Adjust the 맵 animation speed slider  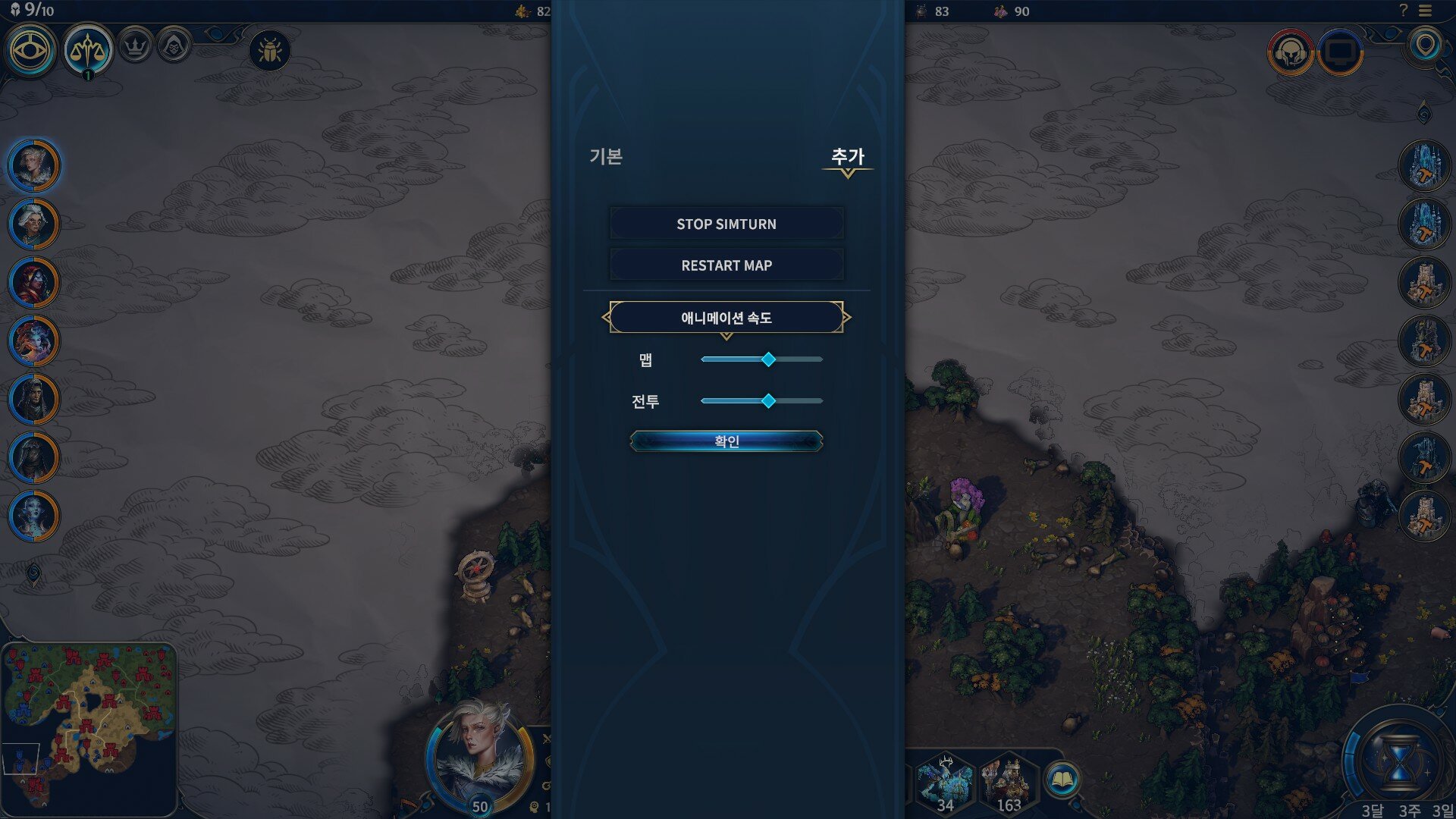click(x=768, y=359)
